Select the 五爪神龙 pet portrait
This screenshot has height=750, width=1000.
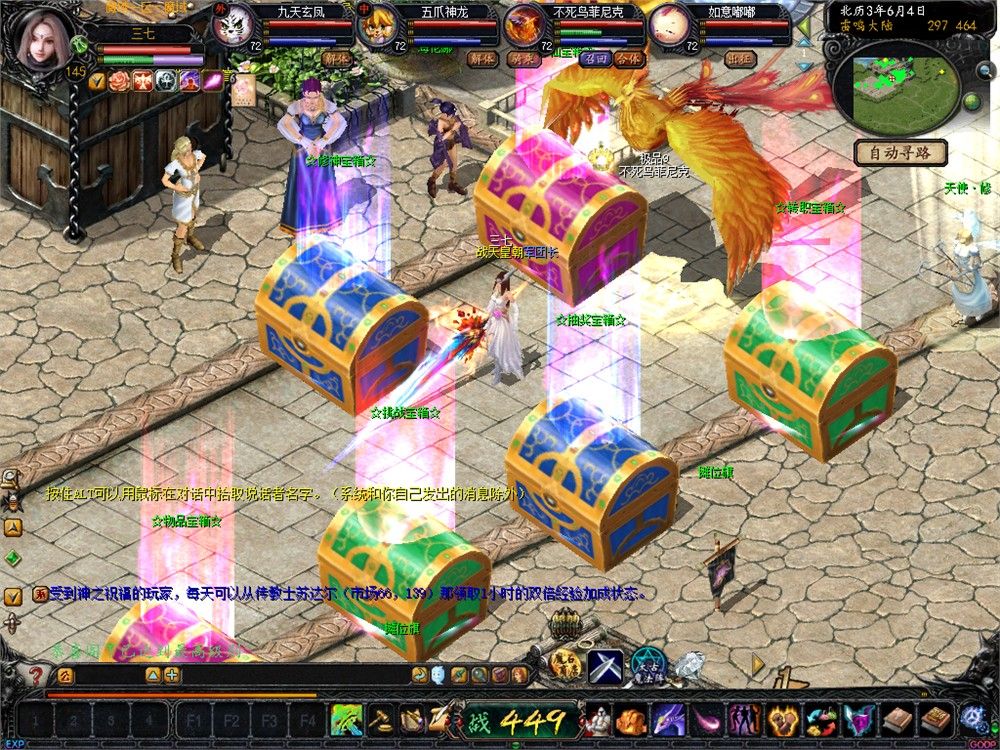[x=378, y=23]
